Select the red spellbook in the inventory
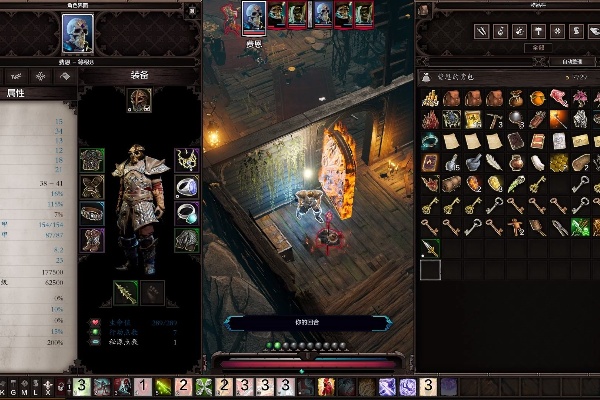The width and height of the screenshot is (600, 400). (430, 163)
